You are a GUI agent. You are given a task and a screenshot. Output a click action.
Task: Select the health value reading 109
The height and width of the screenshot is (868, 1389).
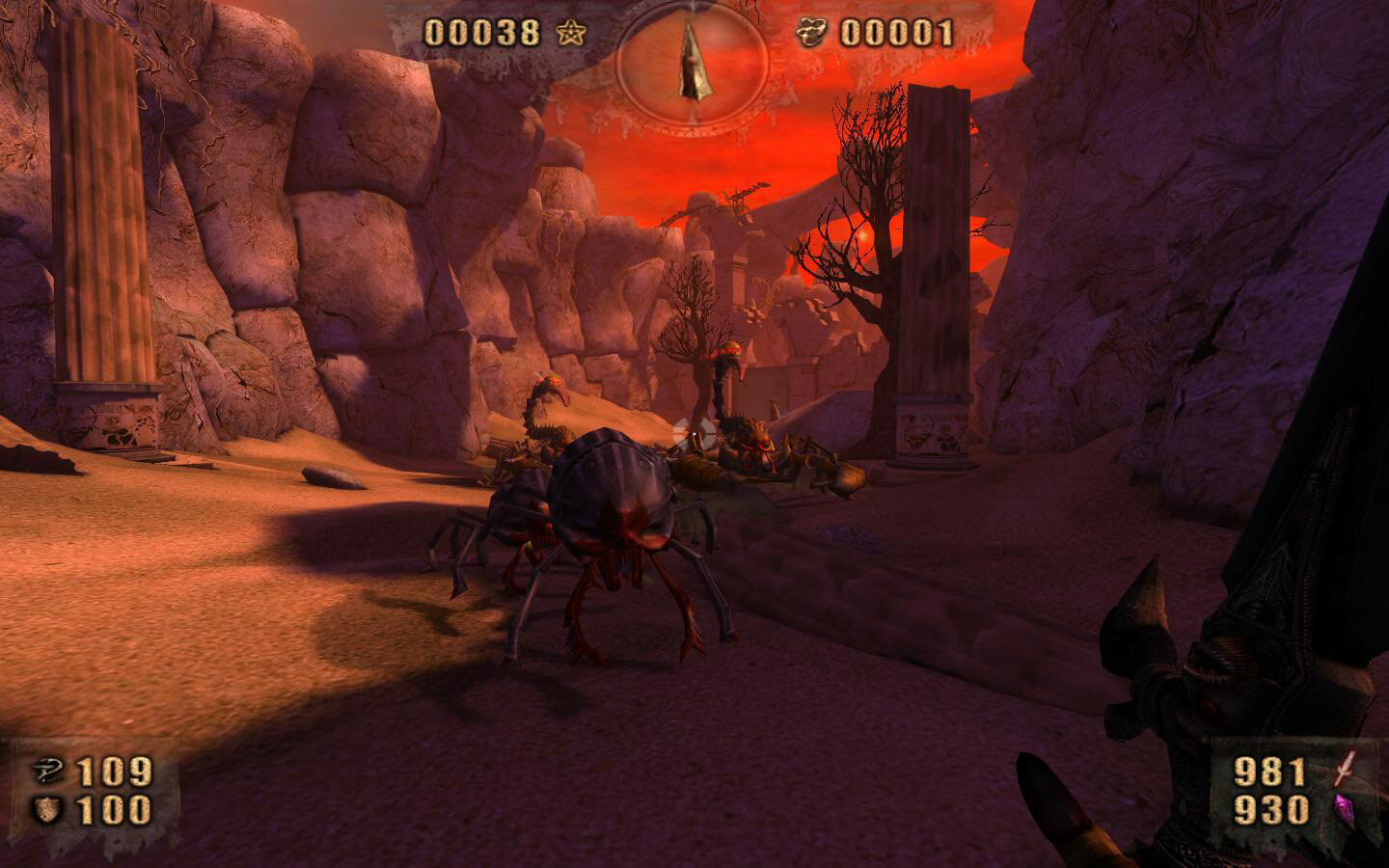click(114, 772)
